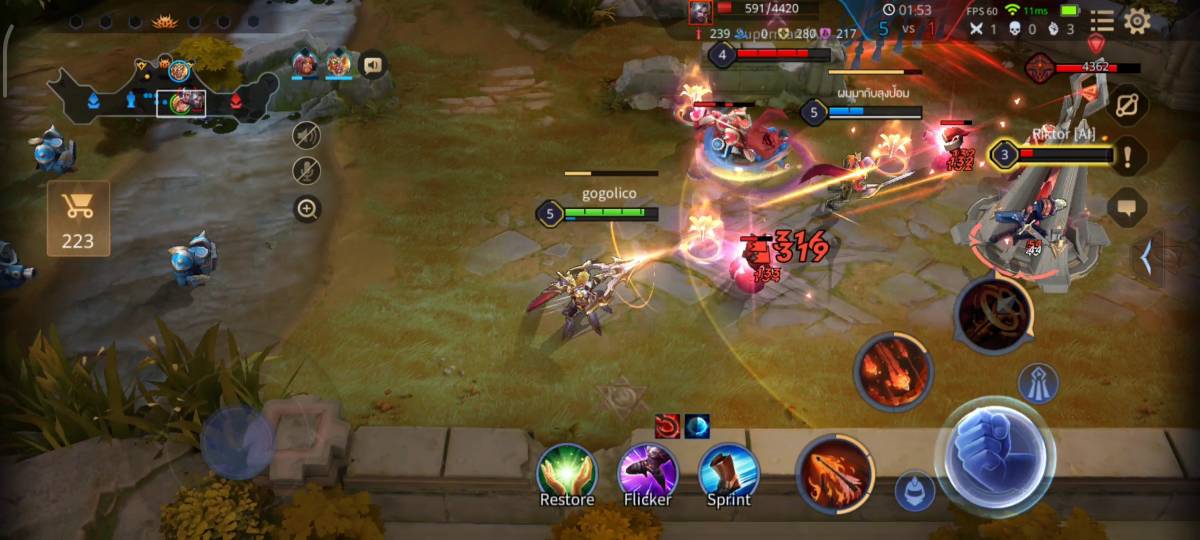Tap the blue fist basic attack button
This screenshot has height=540, width=1200.
click(994, 457)
